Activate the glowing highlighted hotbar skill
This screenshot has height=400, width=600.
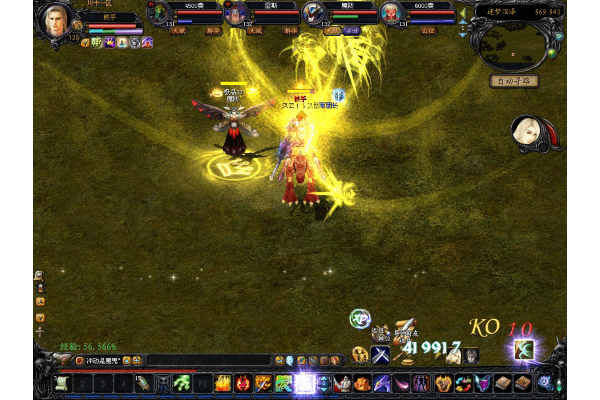pos(304,383)
